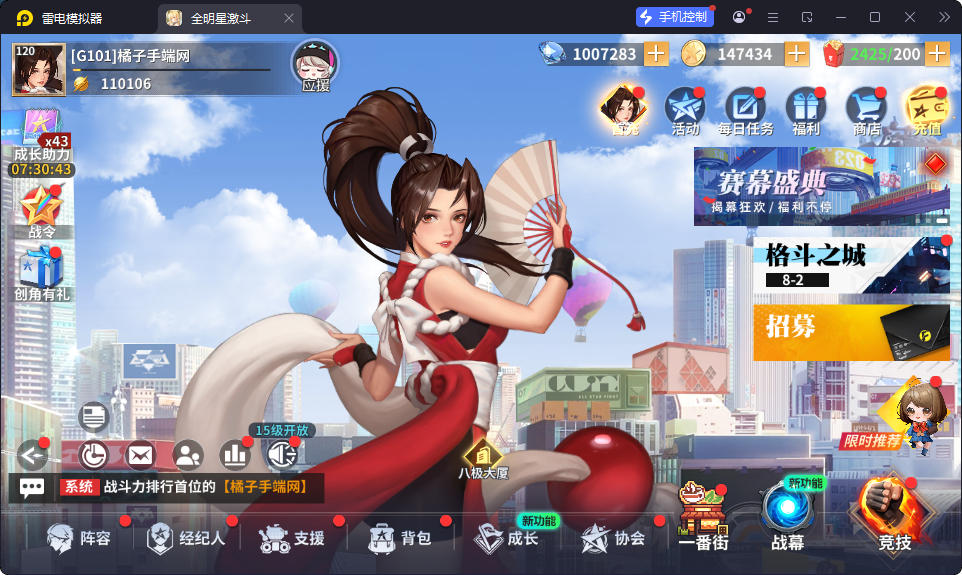Viewport: 962px width, 575px height.
Task: Open the 协会 guild menu
Action: (613, 538)
